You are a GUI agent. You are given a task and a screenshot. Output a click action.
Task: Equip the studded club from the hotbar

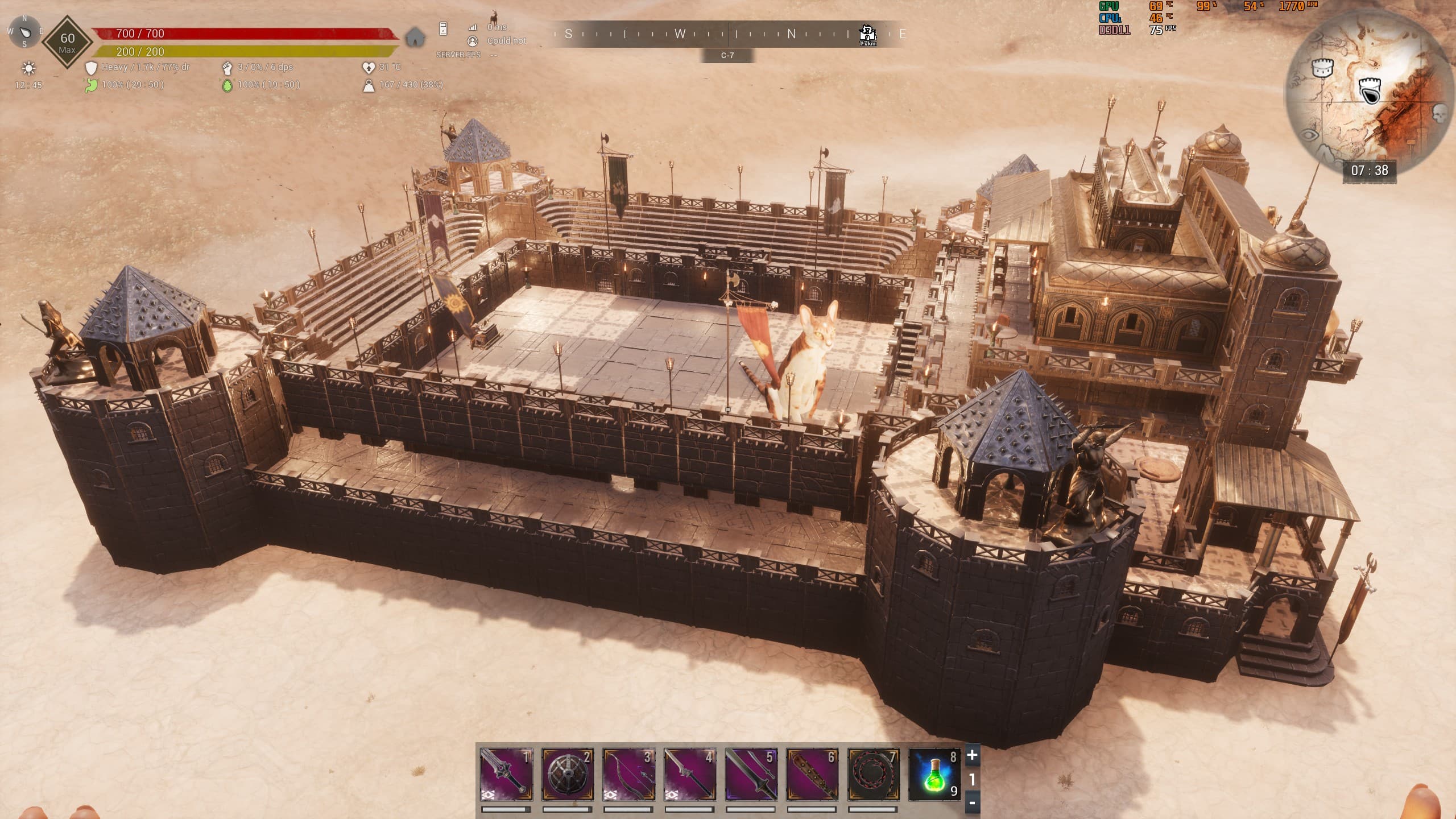[x=812, y=774]
